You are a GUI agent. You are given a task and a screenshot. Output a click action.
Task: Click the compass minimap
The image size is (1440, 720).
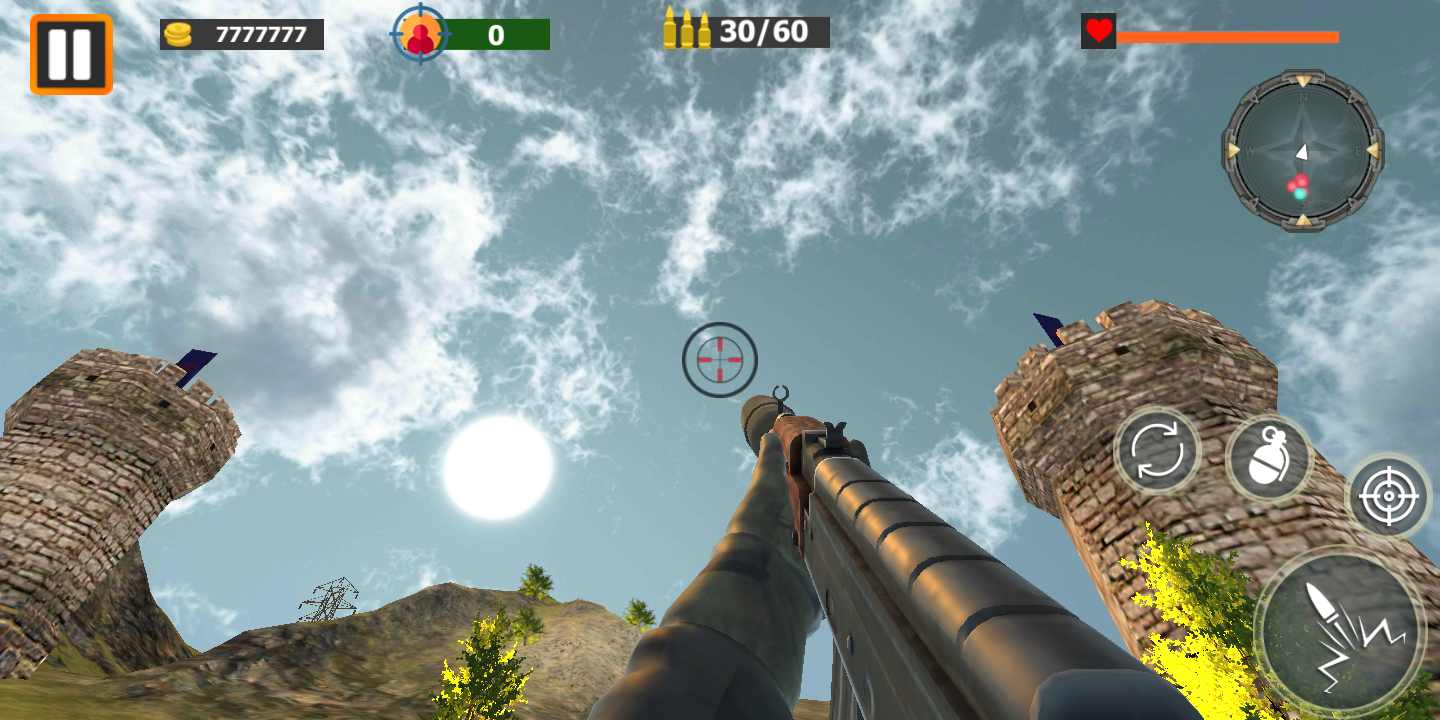pyautogui.click(x=1302, y=150)
